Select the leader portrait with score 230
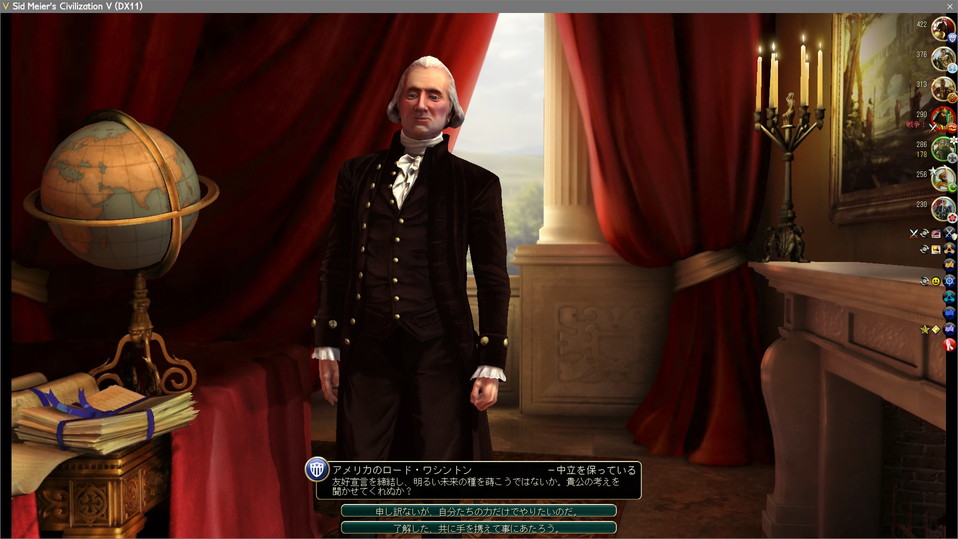 click(943, 209)
